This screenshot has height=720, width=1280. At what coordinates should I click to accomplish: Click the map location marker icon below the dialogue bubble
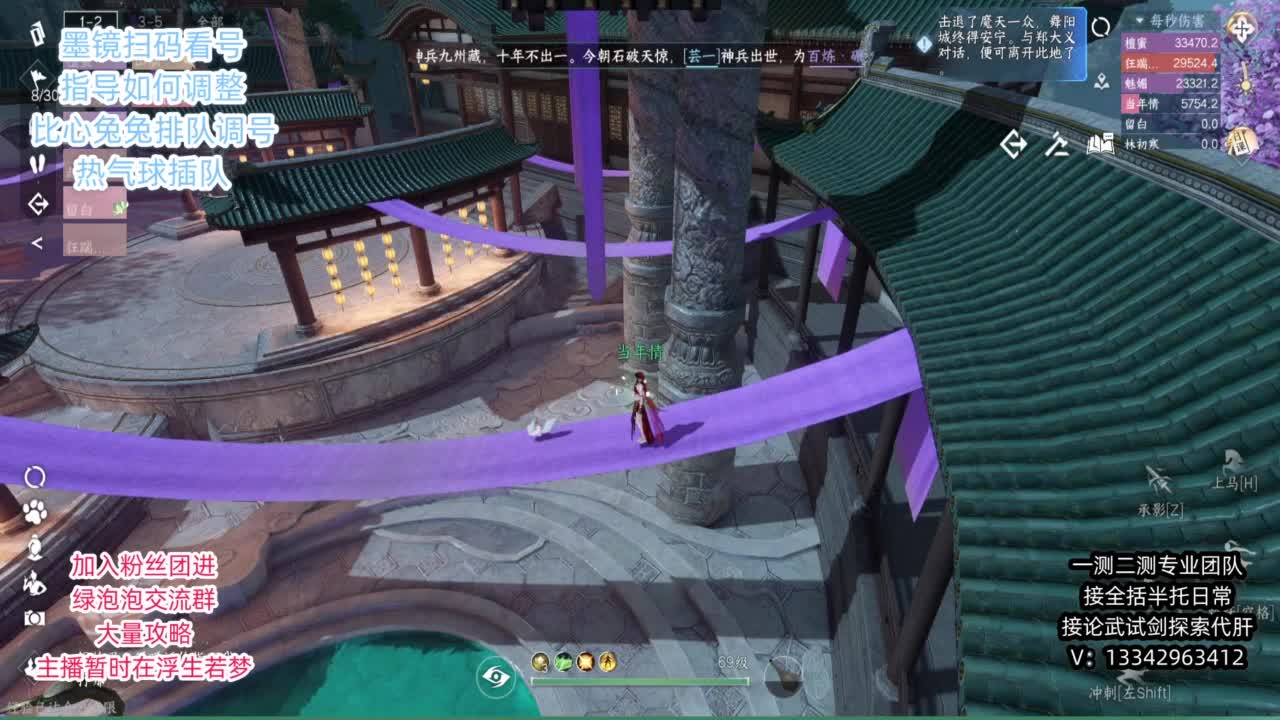(x=1102, y=82)
